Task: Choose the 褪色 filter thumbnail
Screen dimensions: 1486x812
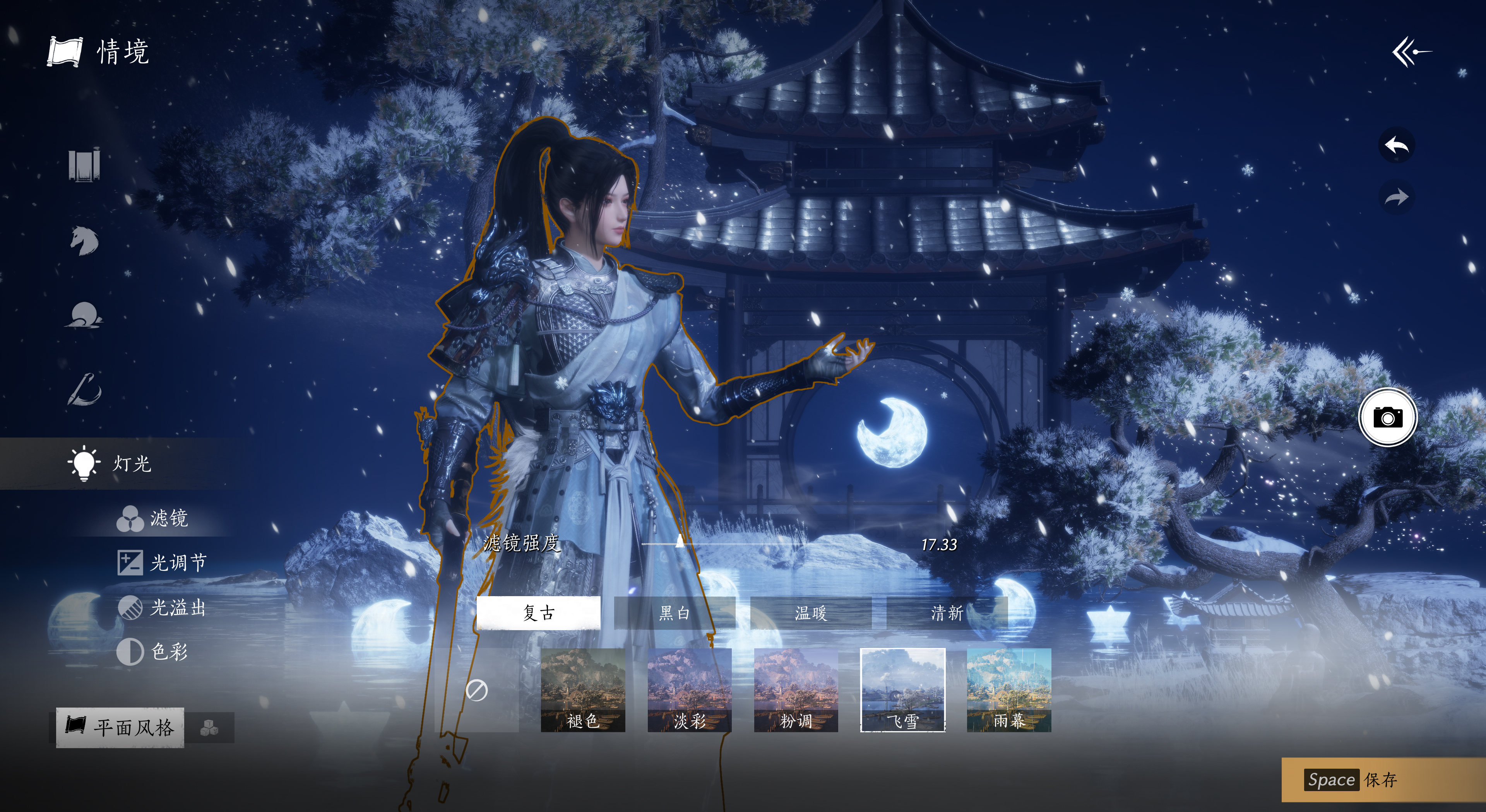Action: [583, 690]
